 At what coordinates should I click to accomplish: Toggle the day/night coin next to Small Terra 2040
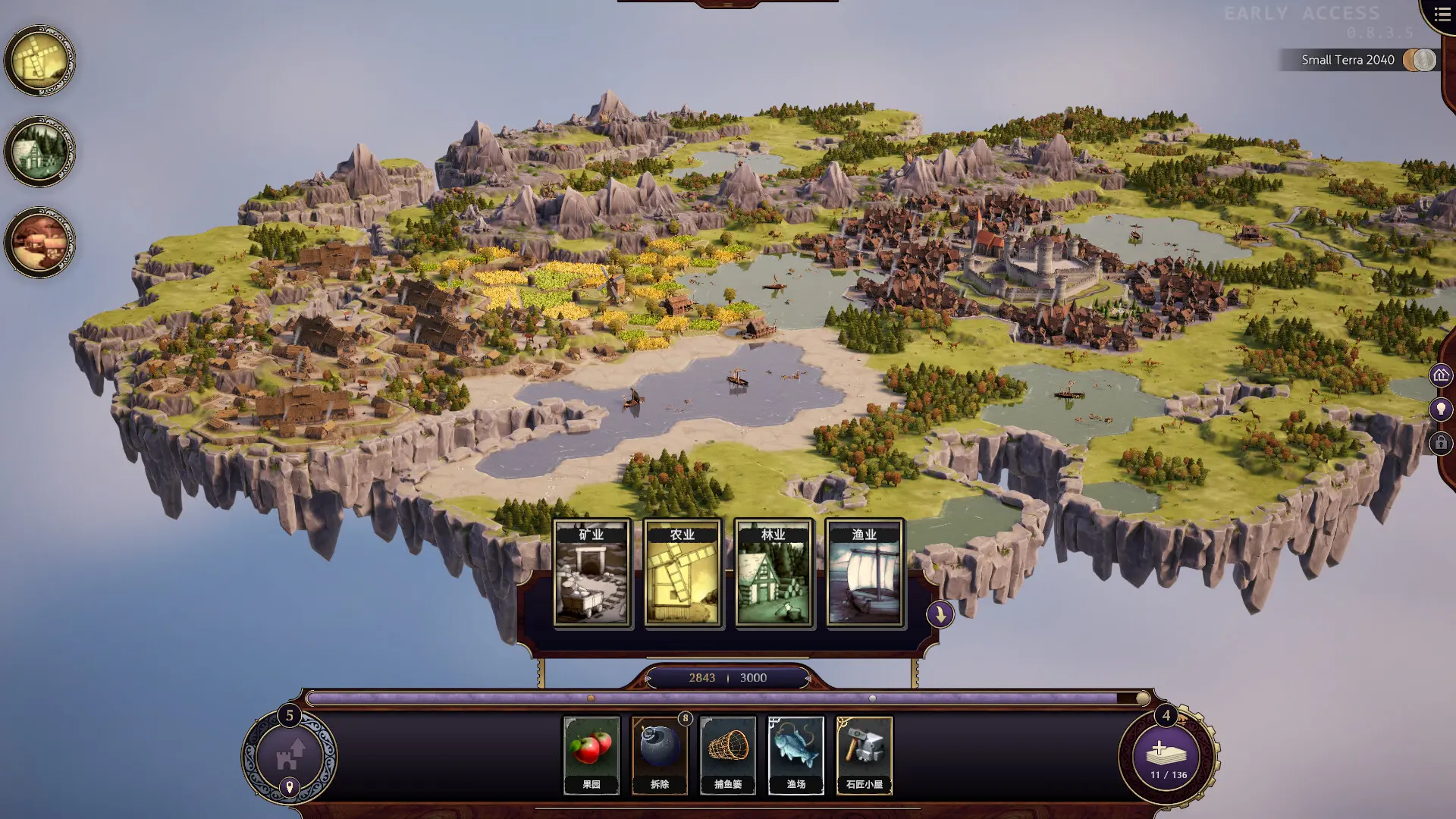tap(1417, 60)
